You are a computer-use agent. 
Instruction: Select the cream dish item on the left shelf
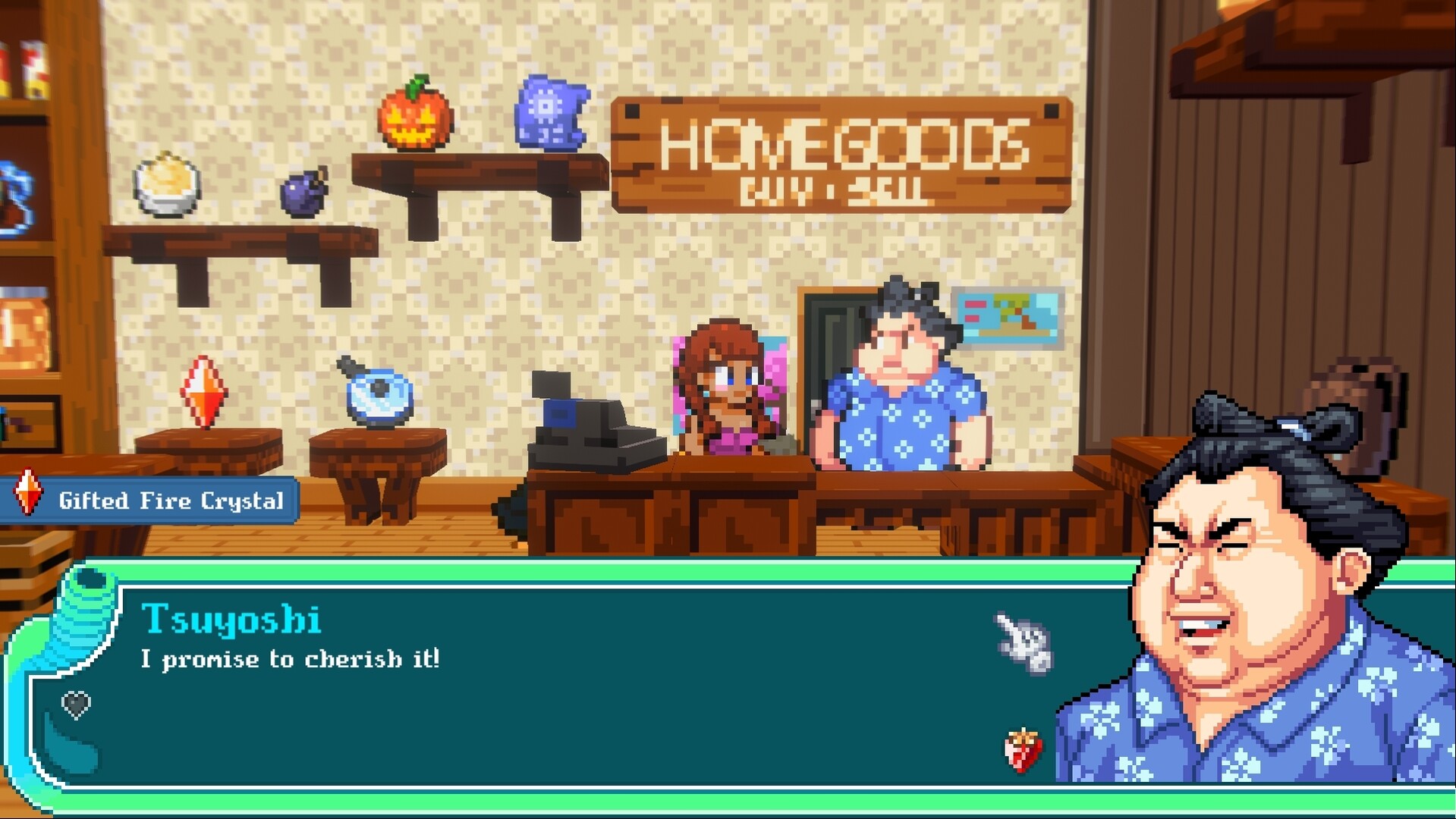pyautogui.click(x=168, y=186)
